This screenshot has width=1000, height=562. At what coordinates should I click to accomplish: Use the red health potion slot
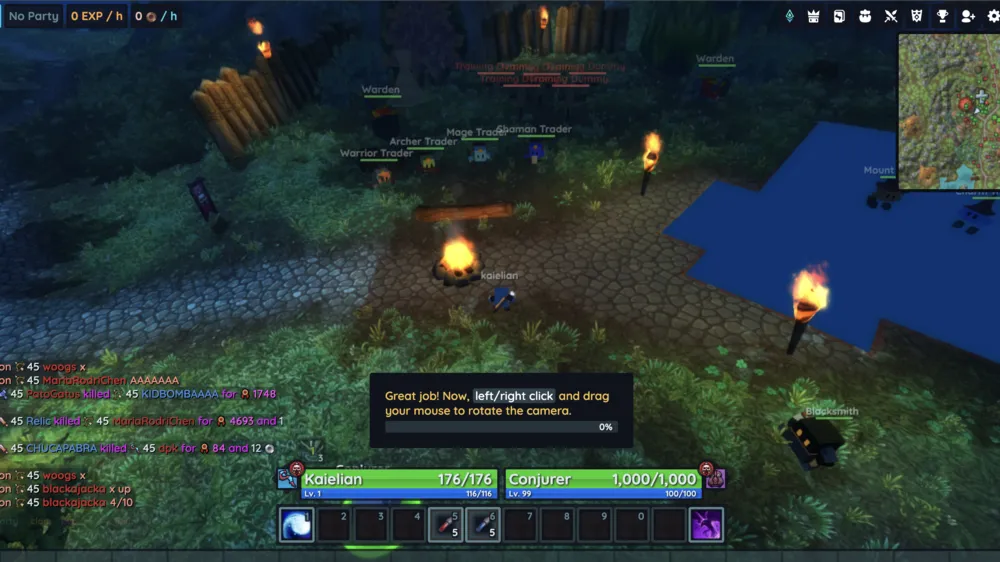pyautogui.click(x=445, y=524)
